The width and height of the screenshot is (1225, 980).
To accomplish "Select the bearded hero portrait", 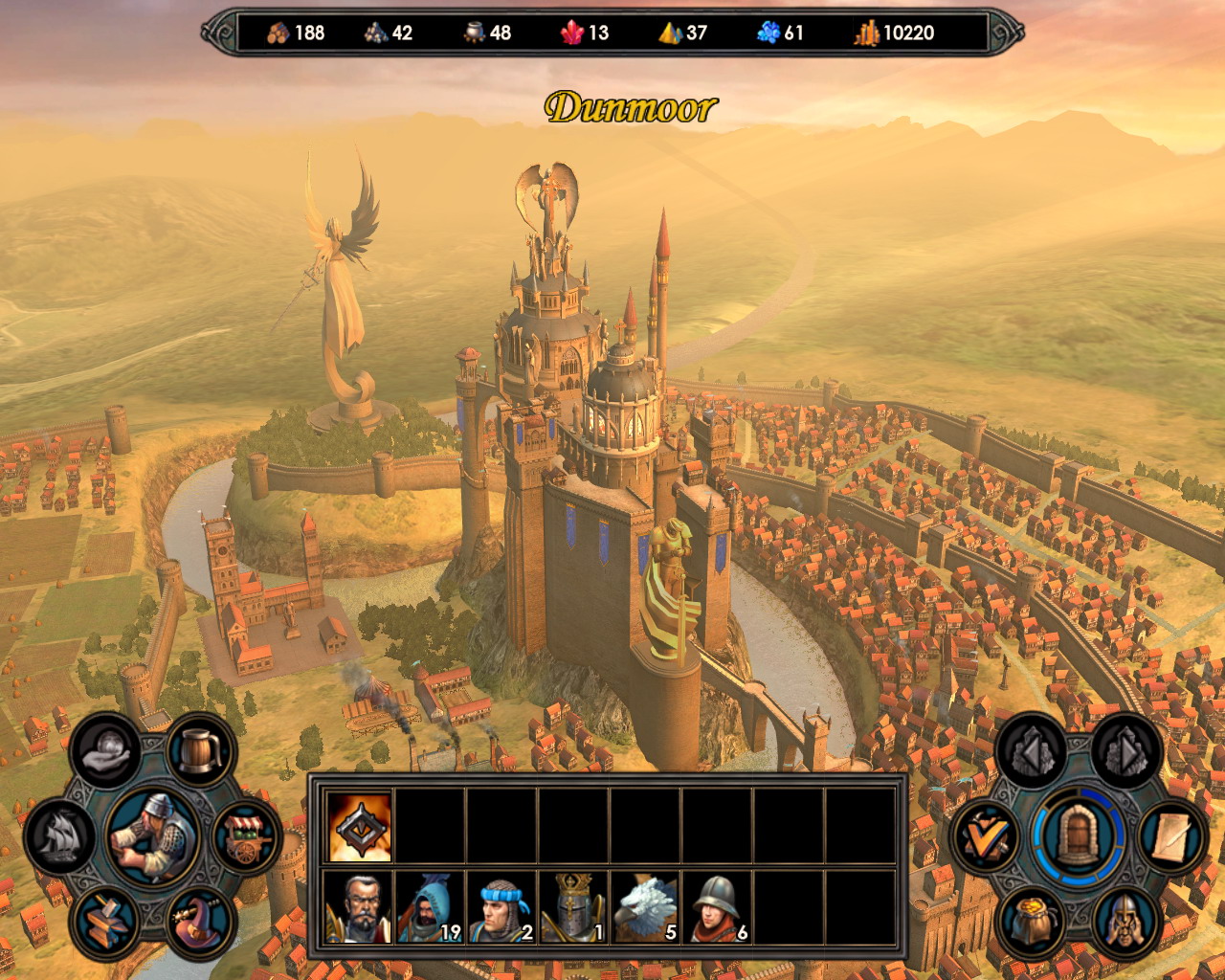I will pyautogui.click(x=359, y=906).
